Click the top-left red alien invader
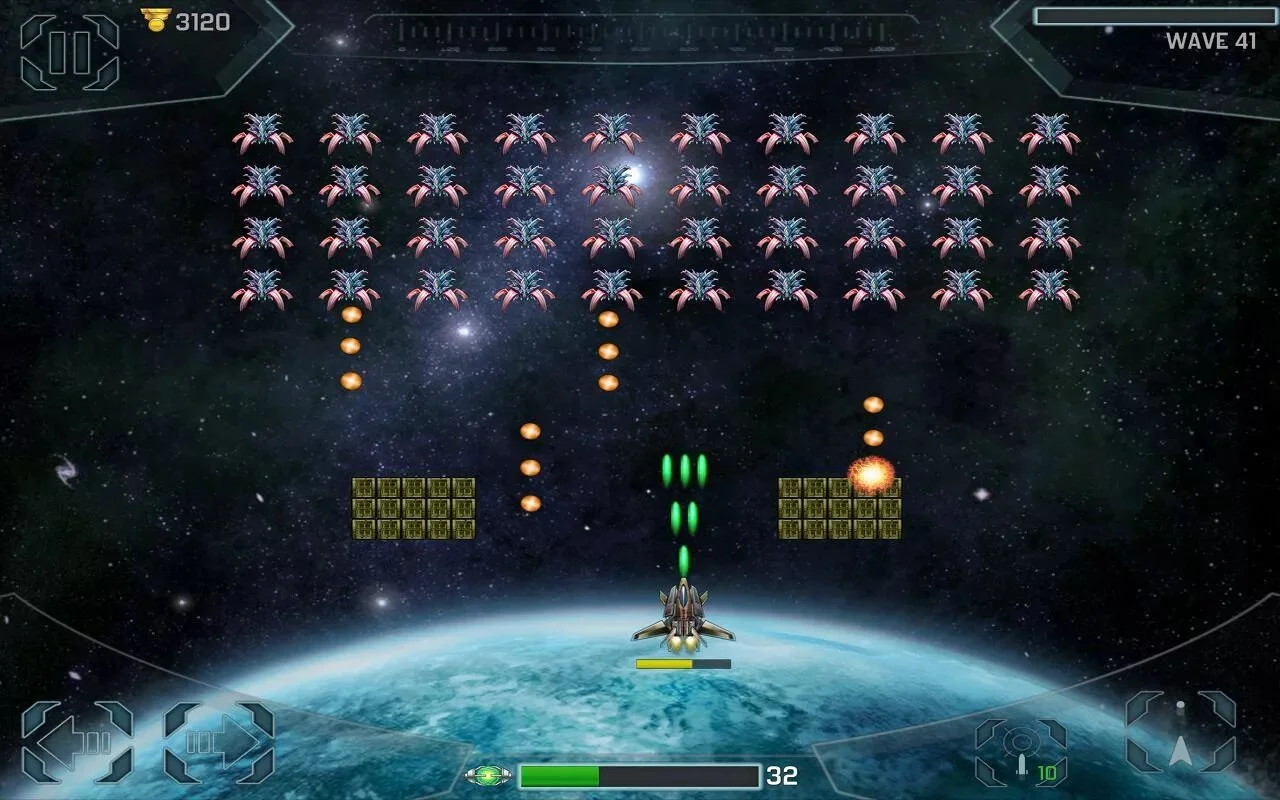 coord(262,132)
